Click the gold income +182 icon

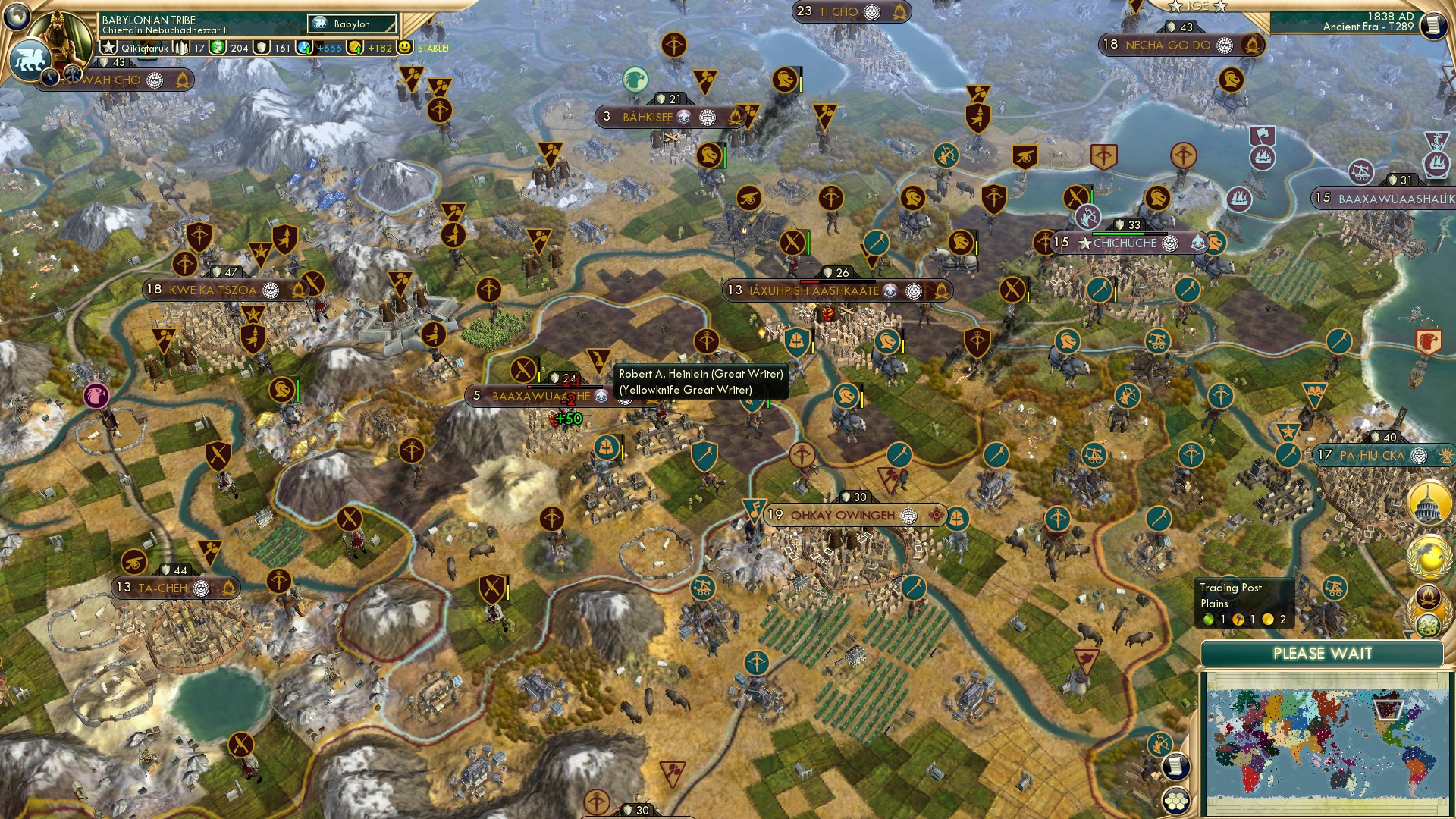click(x=353, y=47)
